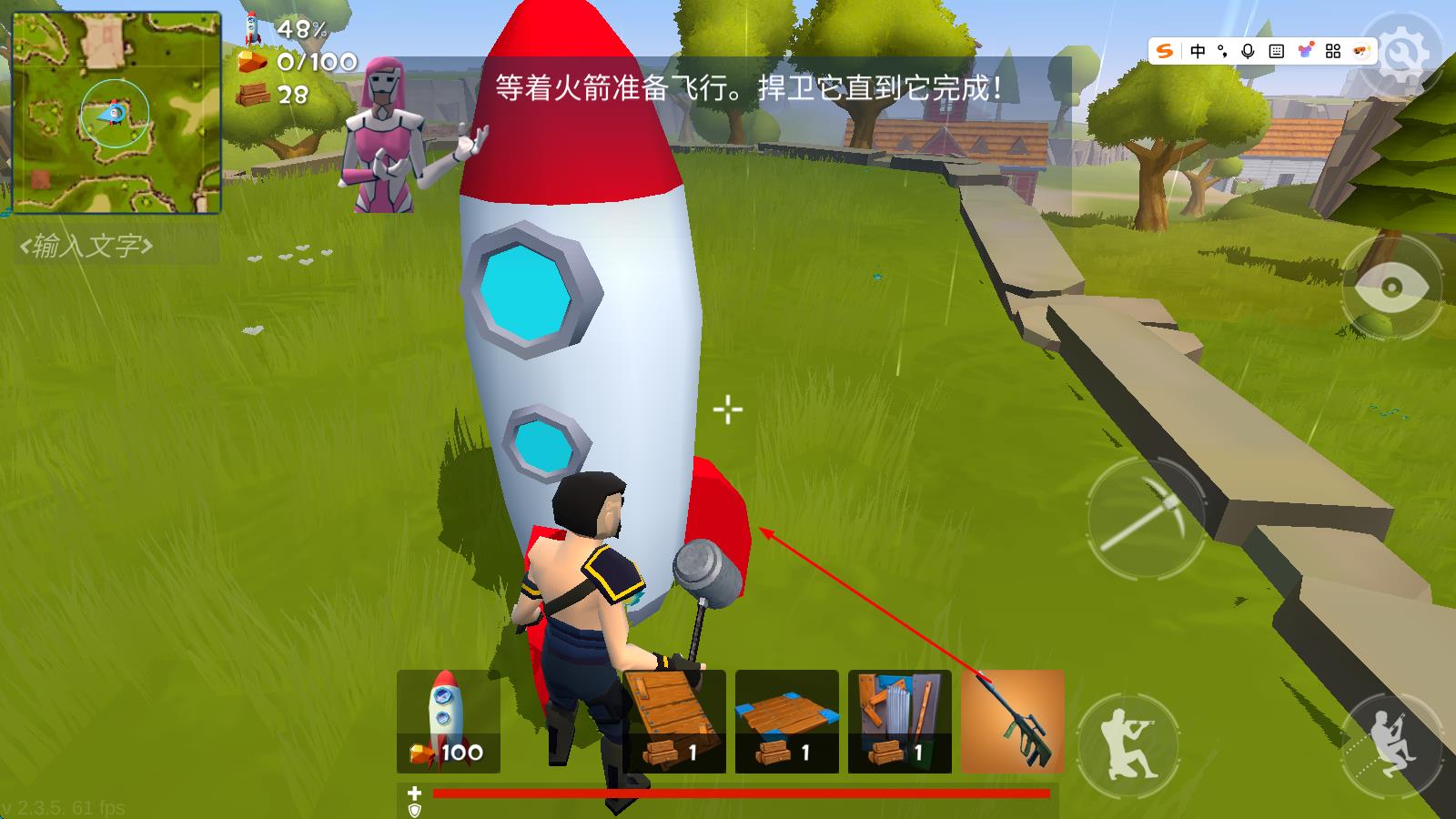Tap the eye look-around button
Image resolution: width=1456 pixels, height=819 pixels.
coord(1390,288)
